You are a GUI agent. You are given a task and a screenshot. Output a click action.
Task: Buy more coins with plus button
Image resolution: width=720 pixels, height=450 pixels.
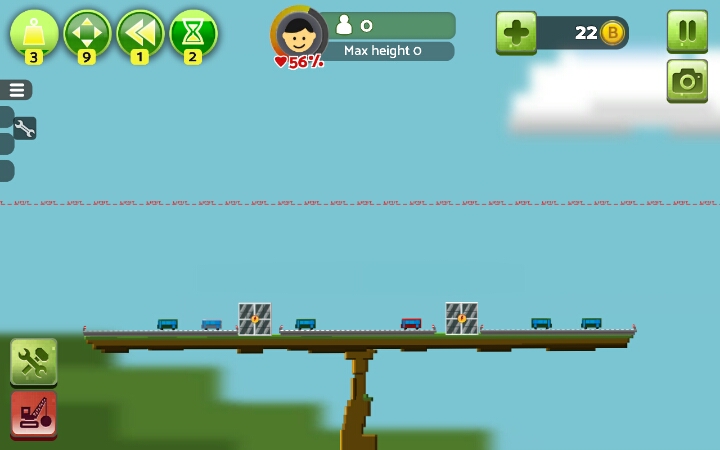[516, 33]
